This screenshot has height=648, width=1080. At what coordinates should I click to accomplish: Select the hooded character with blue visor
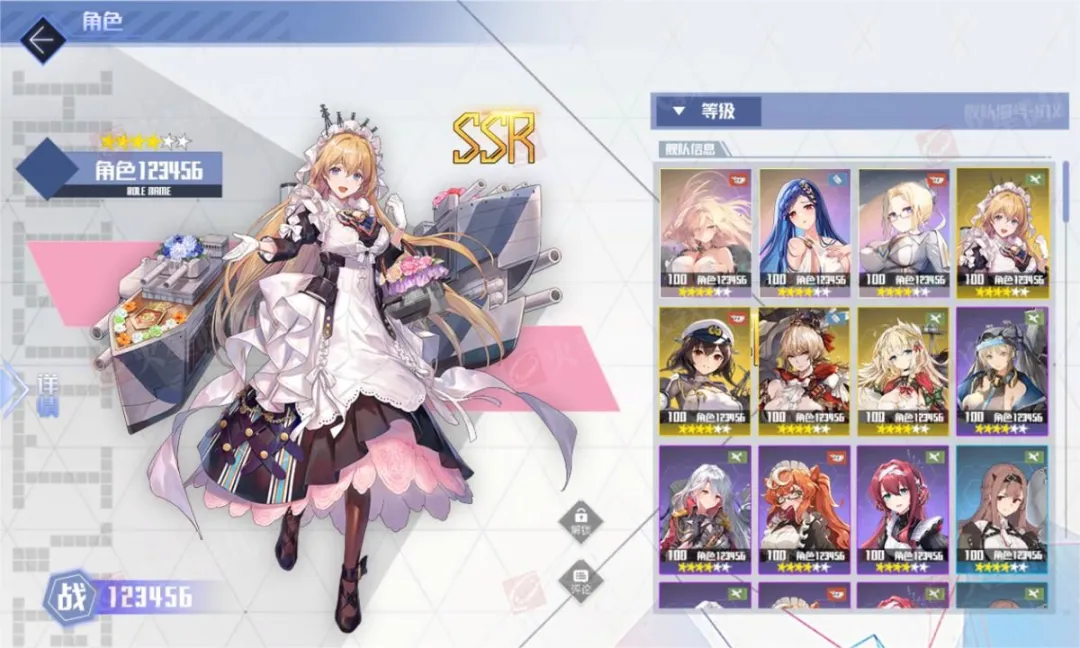pyautogui.click(x=1001, y=370)
